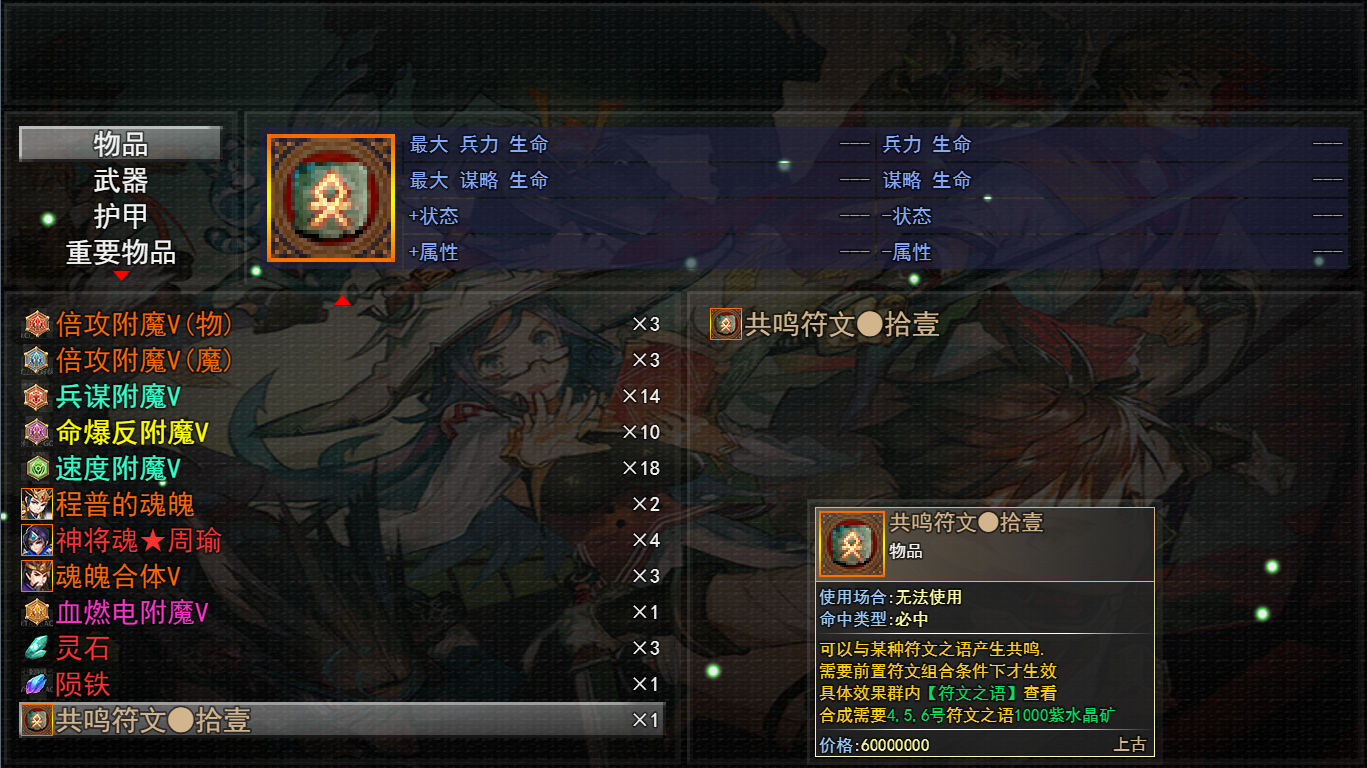Select the 灵石 blue crystal icon

pos(37,648)
